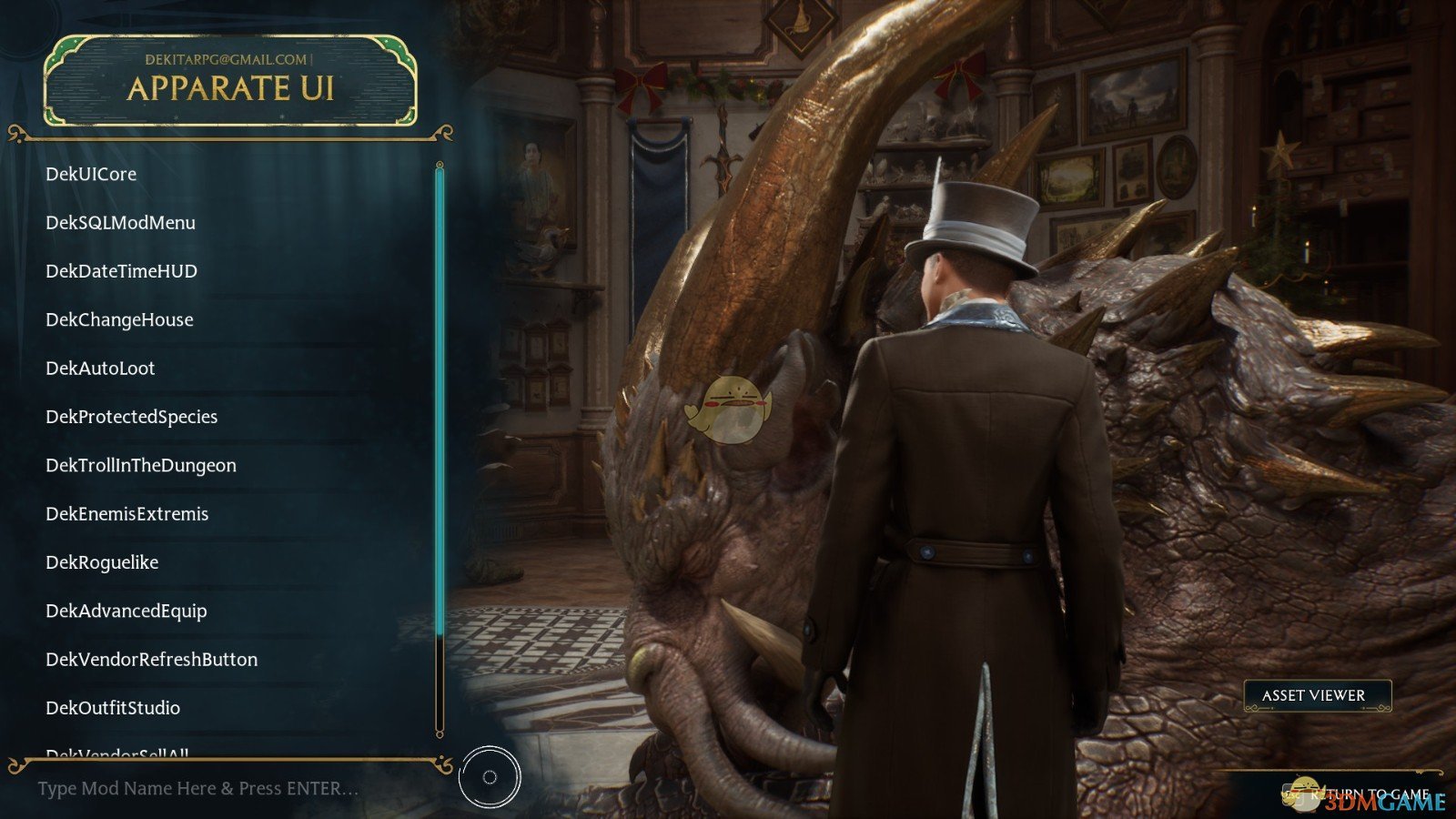Choose DekDateTimeHUD mod
The image size is (1456, 819).
pos(121,271)
